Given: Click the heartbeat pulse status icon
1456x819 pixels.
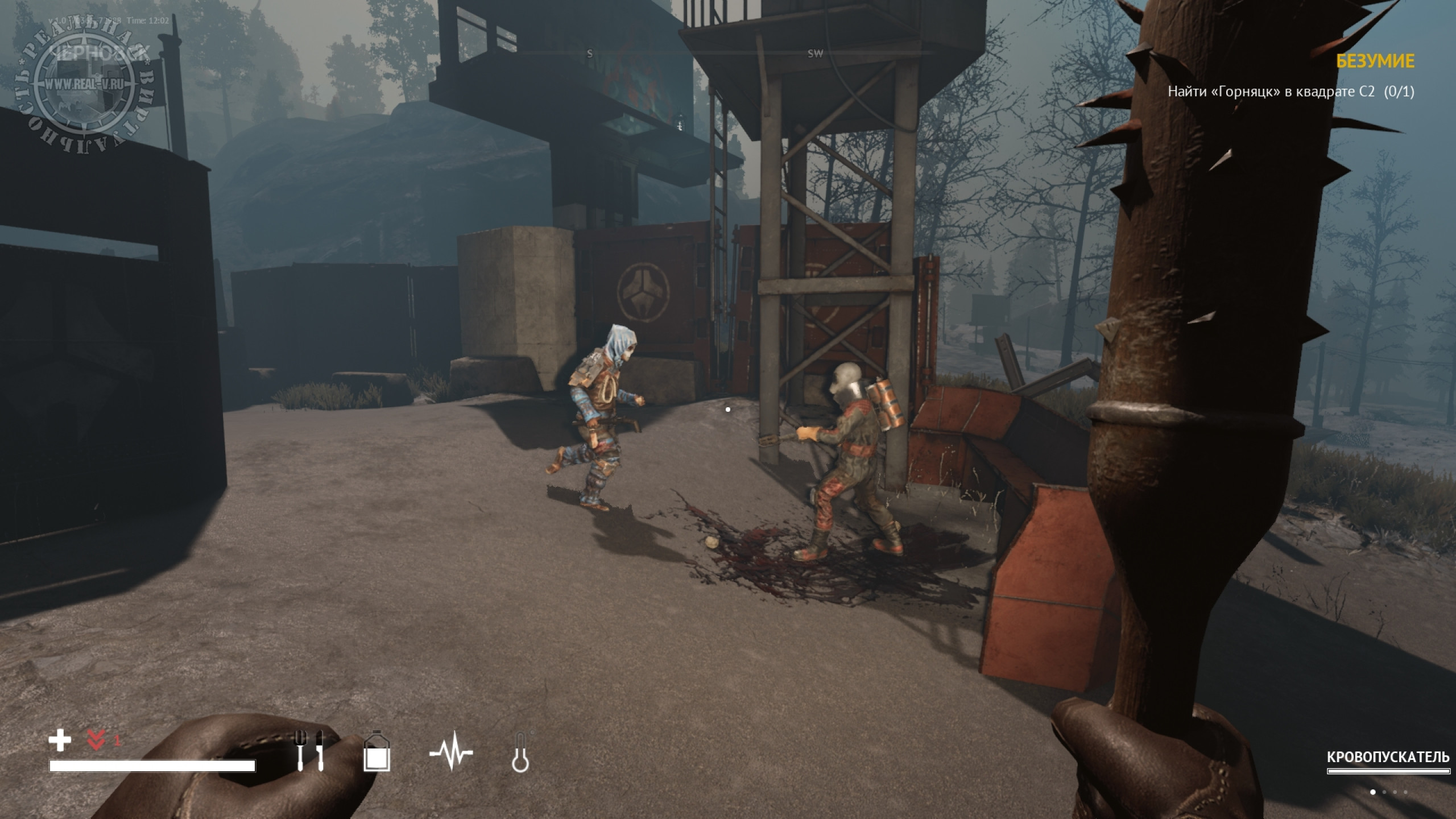Looking at the screenshot, I should pyautogui.click(x=450, y=752).
